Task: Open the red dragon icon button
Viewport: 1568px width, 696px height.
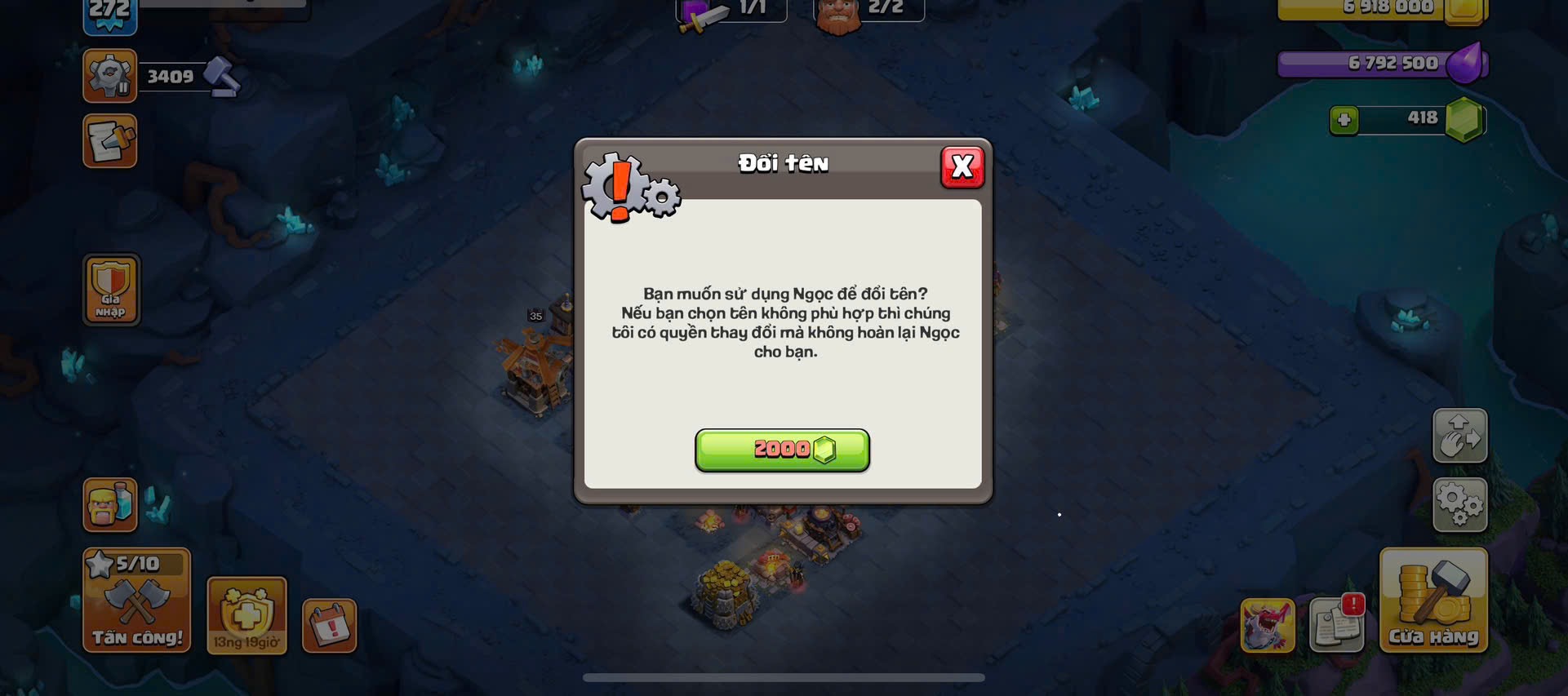Action: coord(1268,626)
